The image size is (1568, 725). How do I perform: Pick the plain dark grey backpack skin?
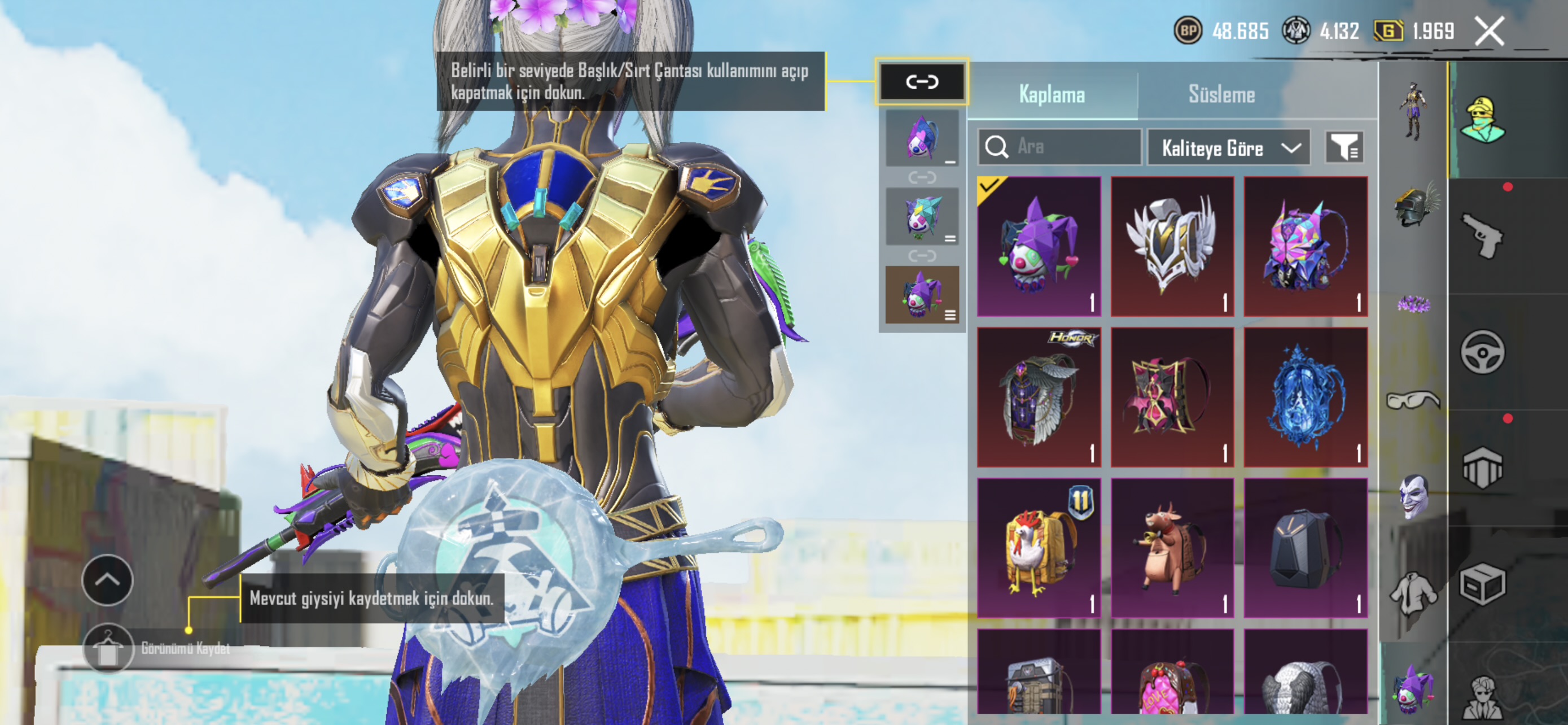(1305, 548)
